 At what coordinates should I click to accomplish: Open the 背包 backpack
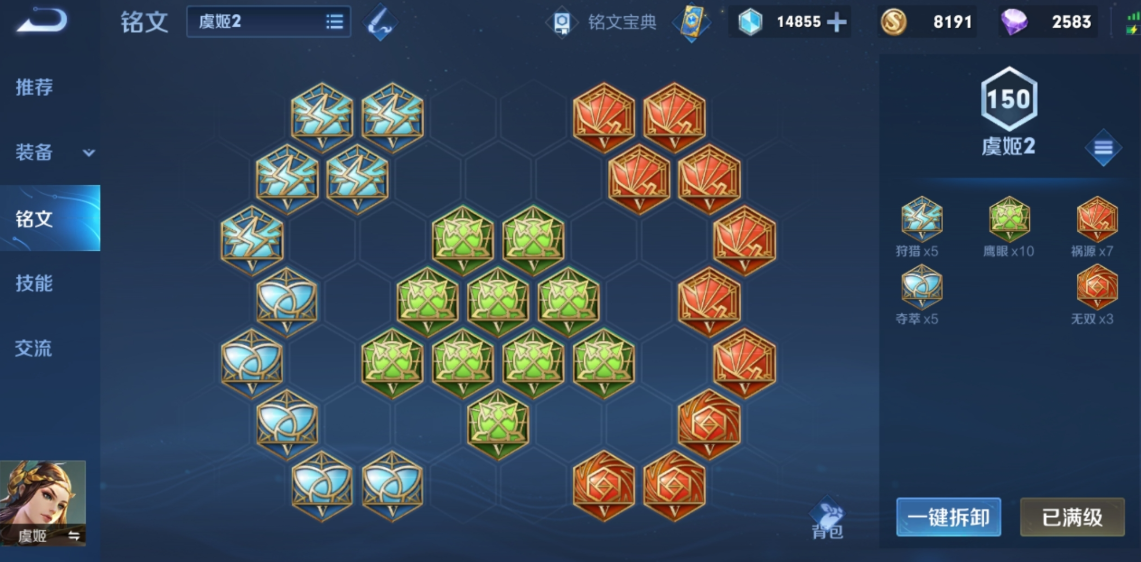click(827, 518)
